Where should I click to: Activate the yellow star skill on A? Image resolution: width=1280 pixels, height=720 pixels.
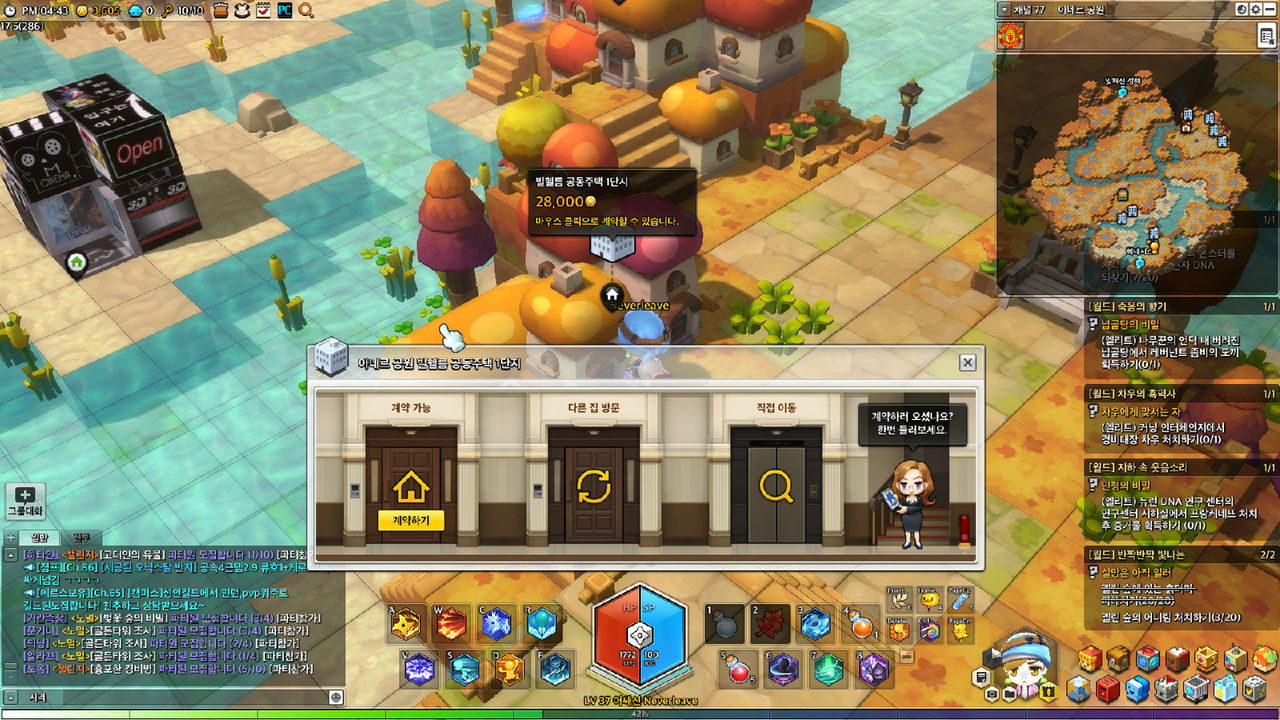click(x=405, y=624)
